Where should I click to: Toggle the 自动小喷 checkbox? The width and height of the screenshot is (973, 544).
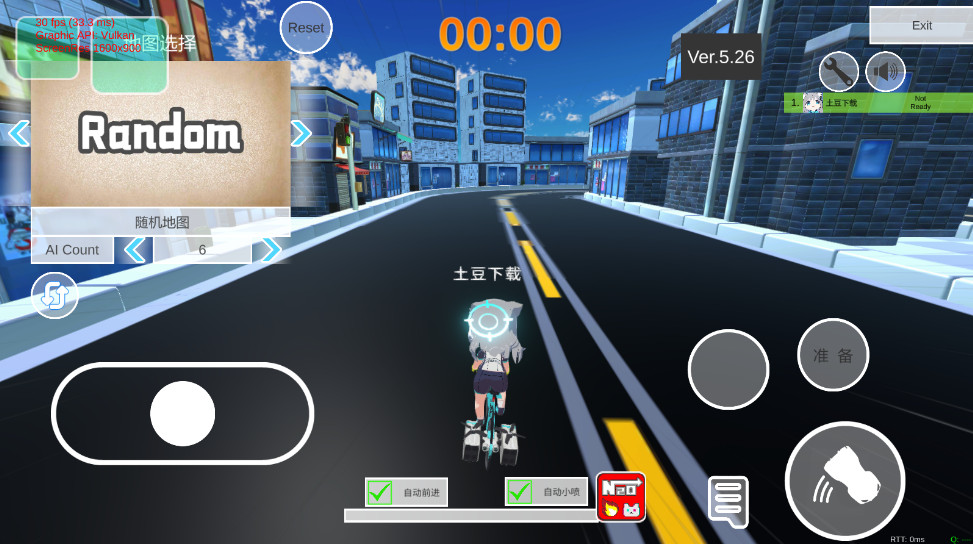click(520, 492)
